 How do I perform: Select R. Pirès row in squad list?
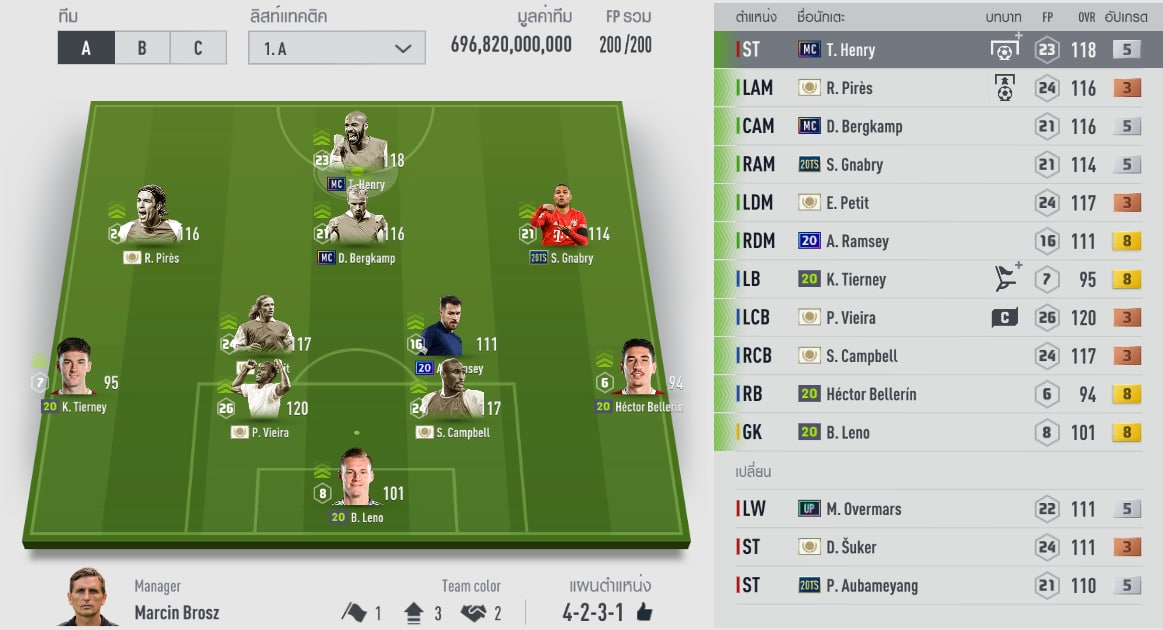coord(938,88)
